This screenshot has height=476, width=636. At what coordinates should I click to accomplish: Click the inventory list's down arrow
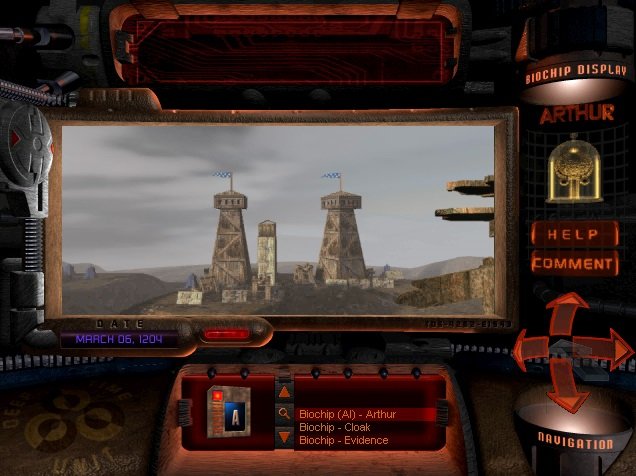click(284, 437)
